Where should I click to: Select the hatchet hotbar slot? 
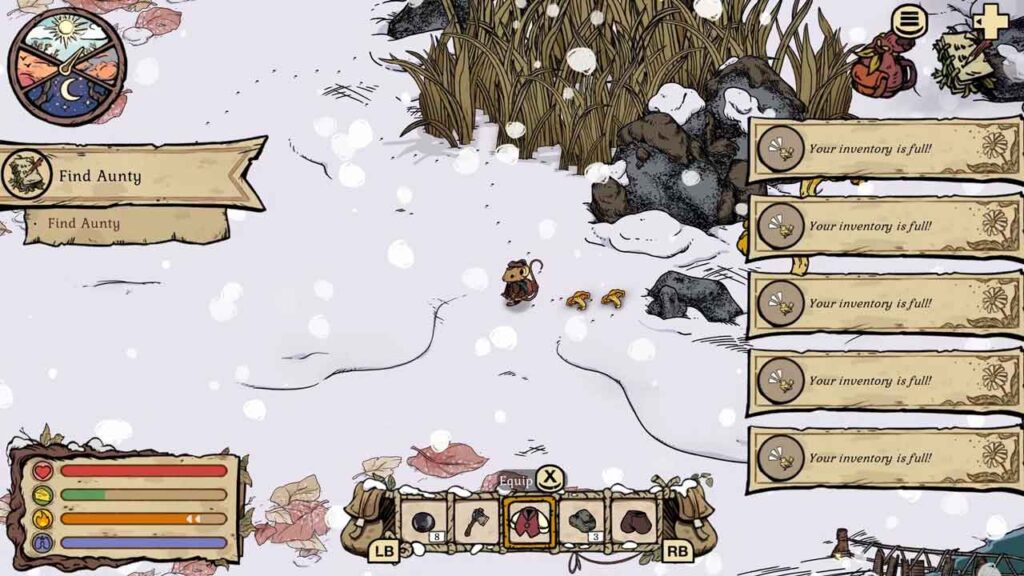pyautogui.click(x=477, y=522)
